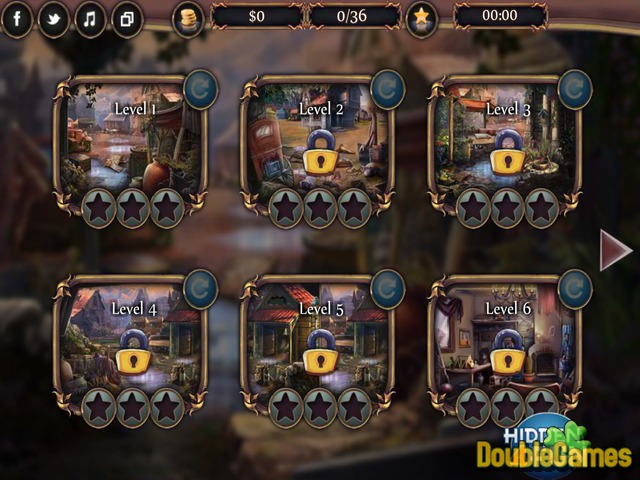
Task: Toggle the music note button
Action: click(90, 19)
